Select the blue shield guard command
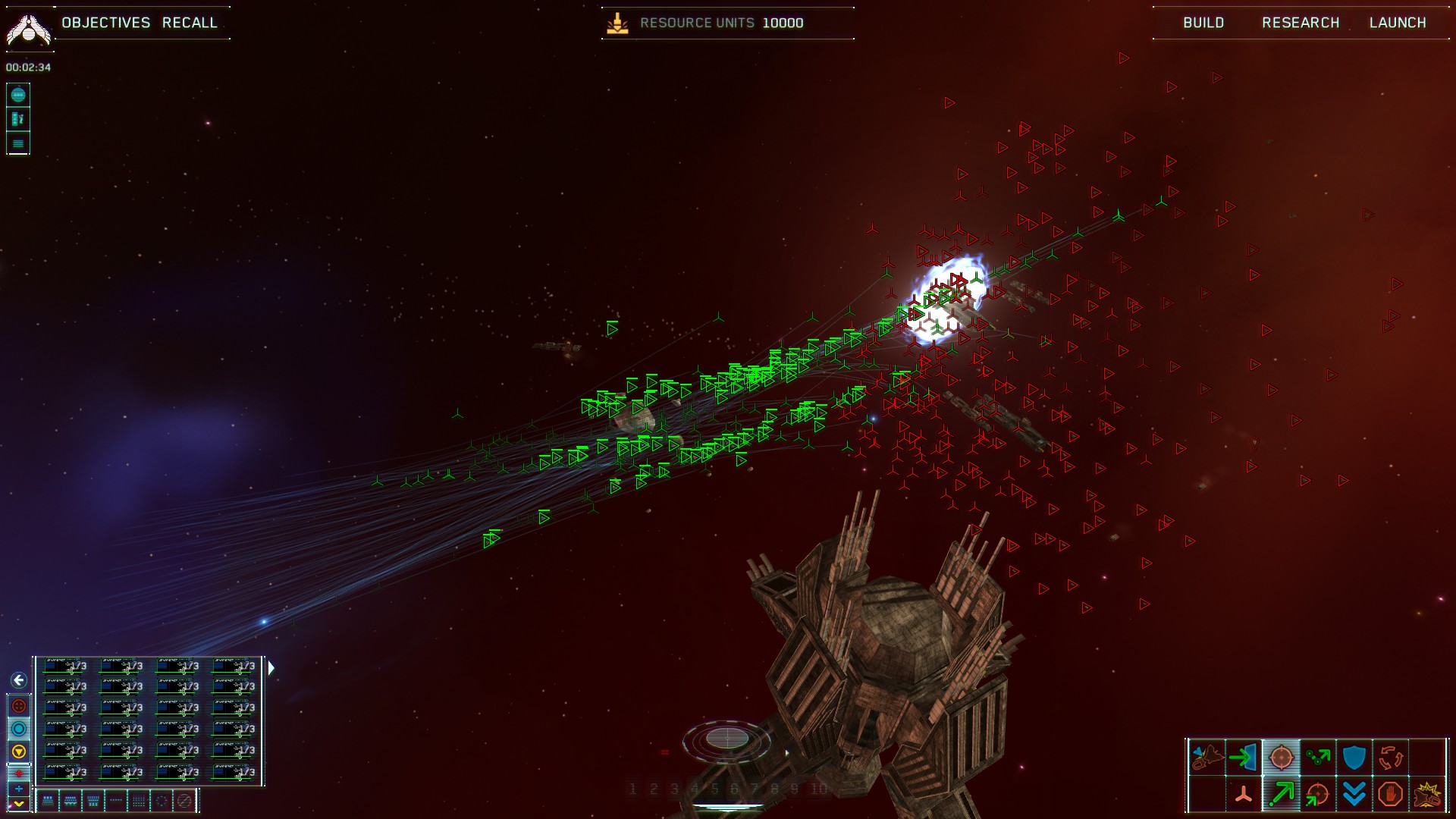Screen dimensions: 1456x819 pyautogui.click(x=1354, y=757)
